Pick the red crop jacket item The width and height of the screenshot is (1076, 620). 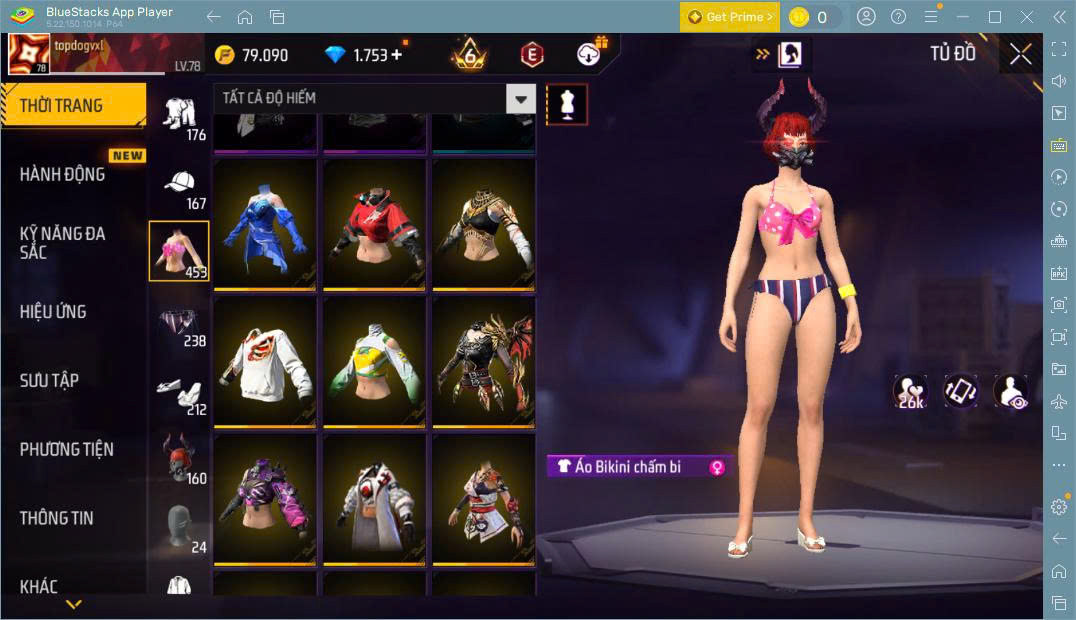pyautogui.click(x=375, y=223)
